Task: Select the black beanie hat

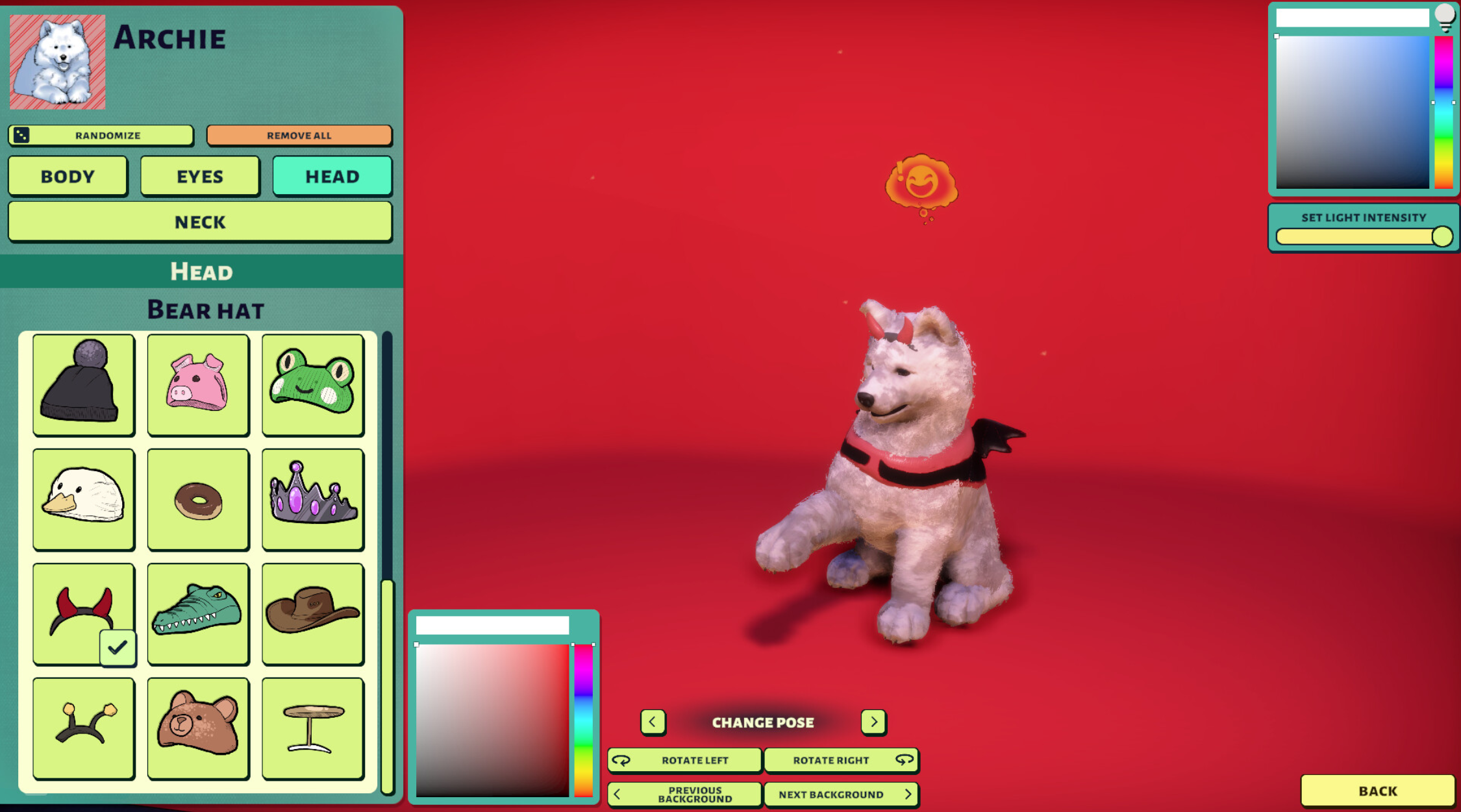Action: coord(83,384)
